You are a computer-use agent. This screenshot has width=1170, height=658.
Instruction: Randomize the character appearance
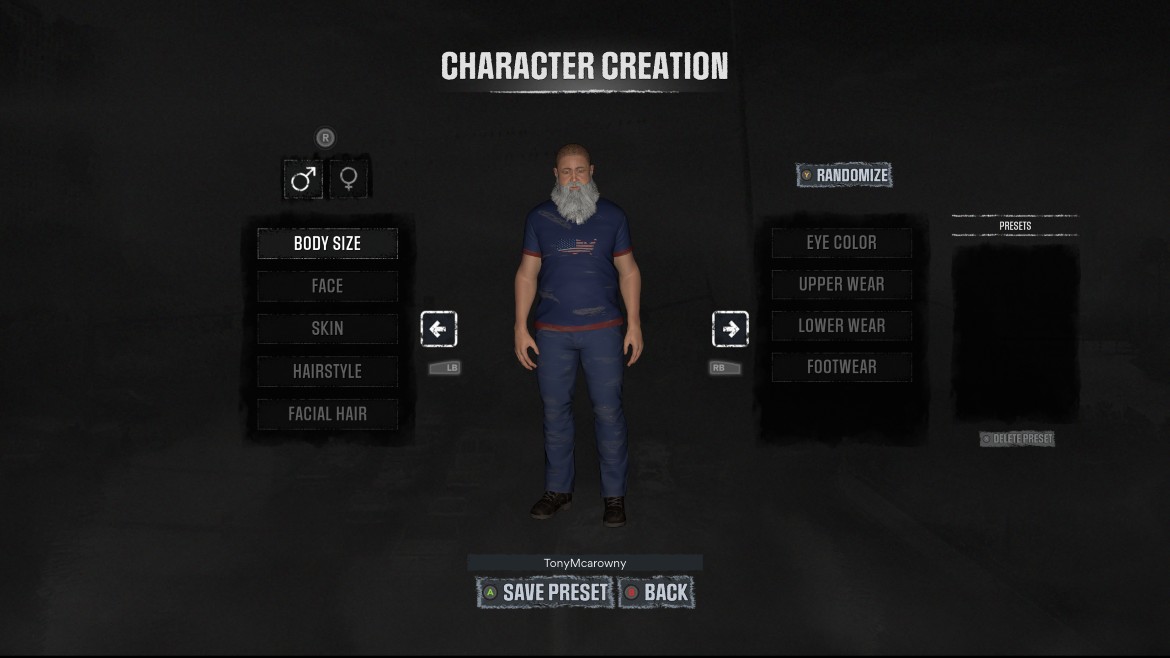click(843, 175)
